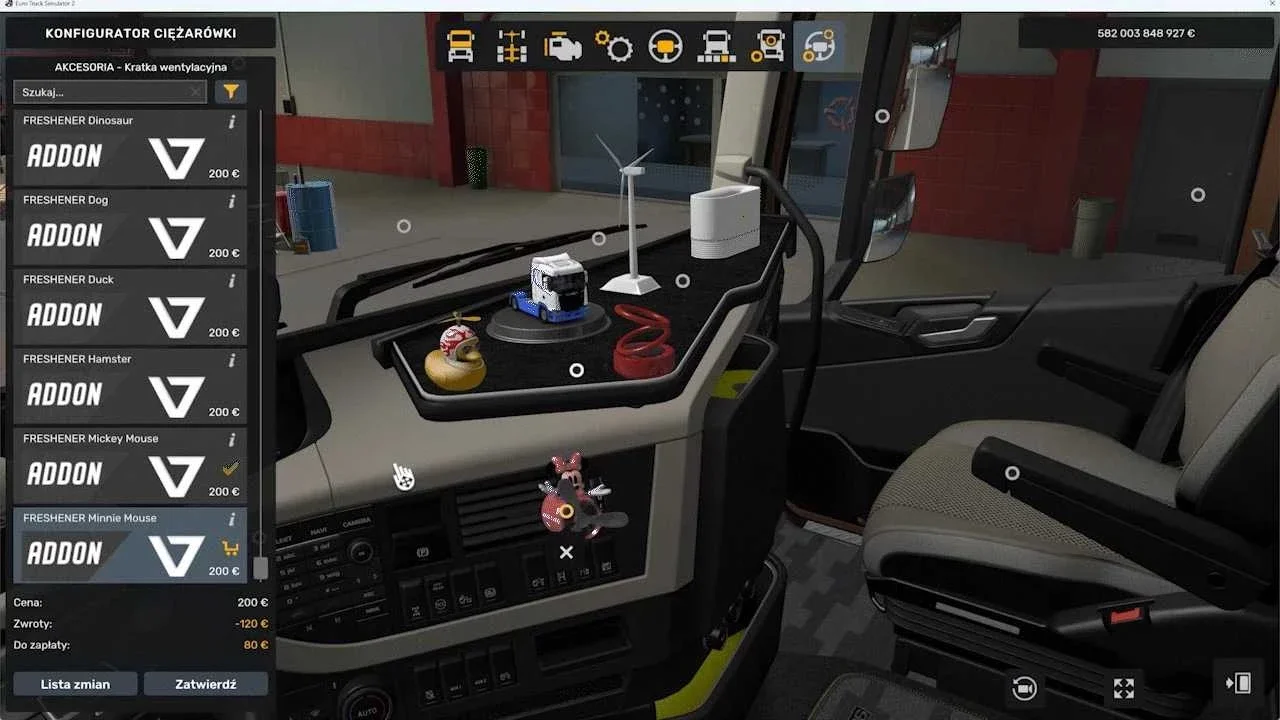Click the camera reset icon at bottom right
The width and height of the screenshot is (1280, 720).
(x=1022, y=688)
